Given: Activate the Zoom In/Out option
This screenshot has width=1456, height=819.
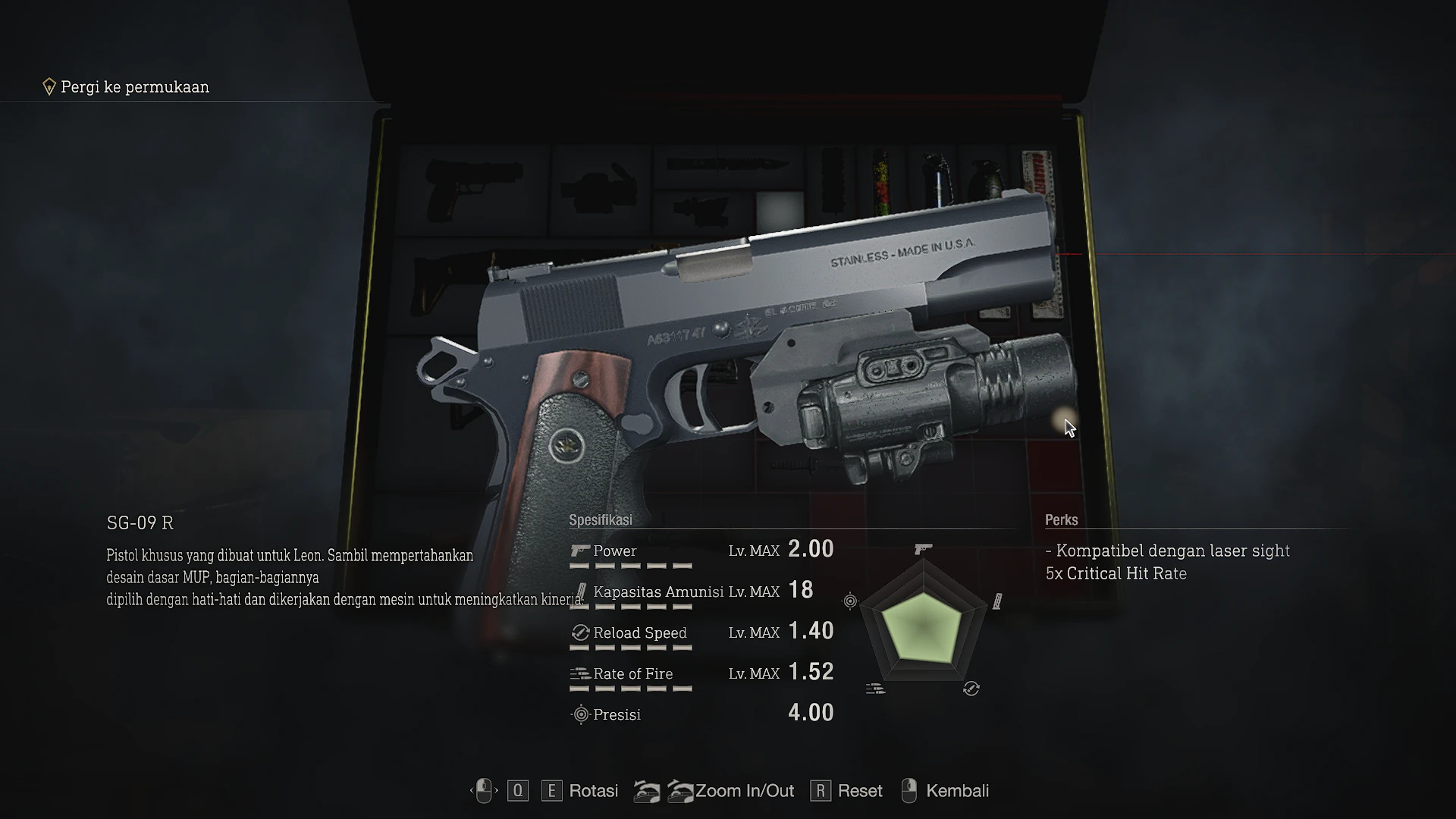Looking at the screenshot, I should point(744,791).
